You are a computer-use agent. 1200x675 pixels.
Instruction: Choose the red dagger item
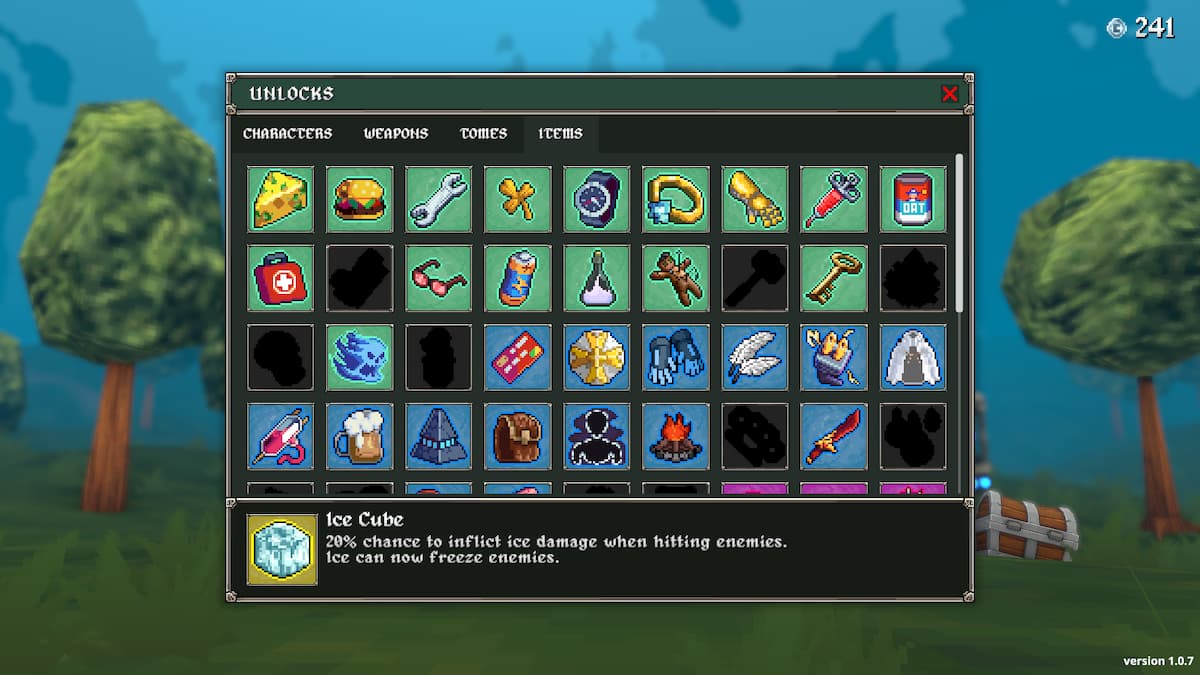point(834,436)
